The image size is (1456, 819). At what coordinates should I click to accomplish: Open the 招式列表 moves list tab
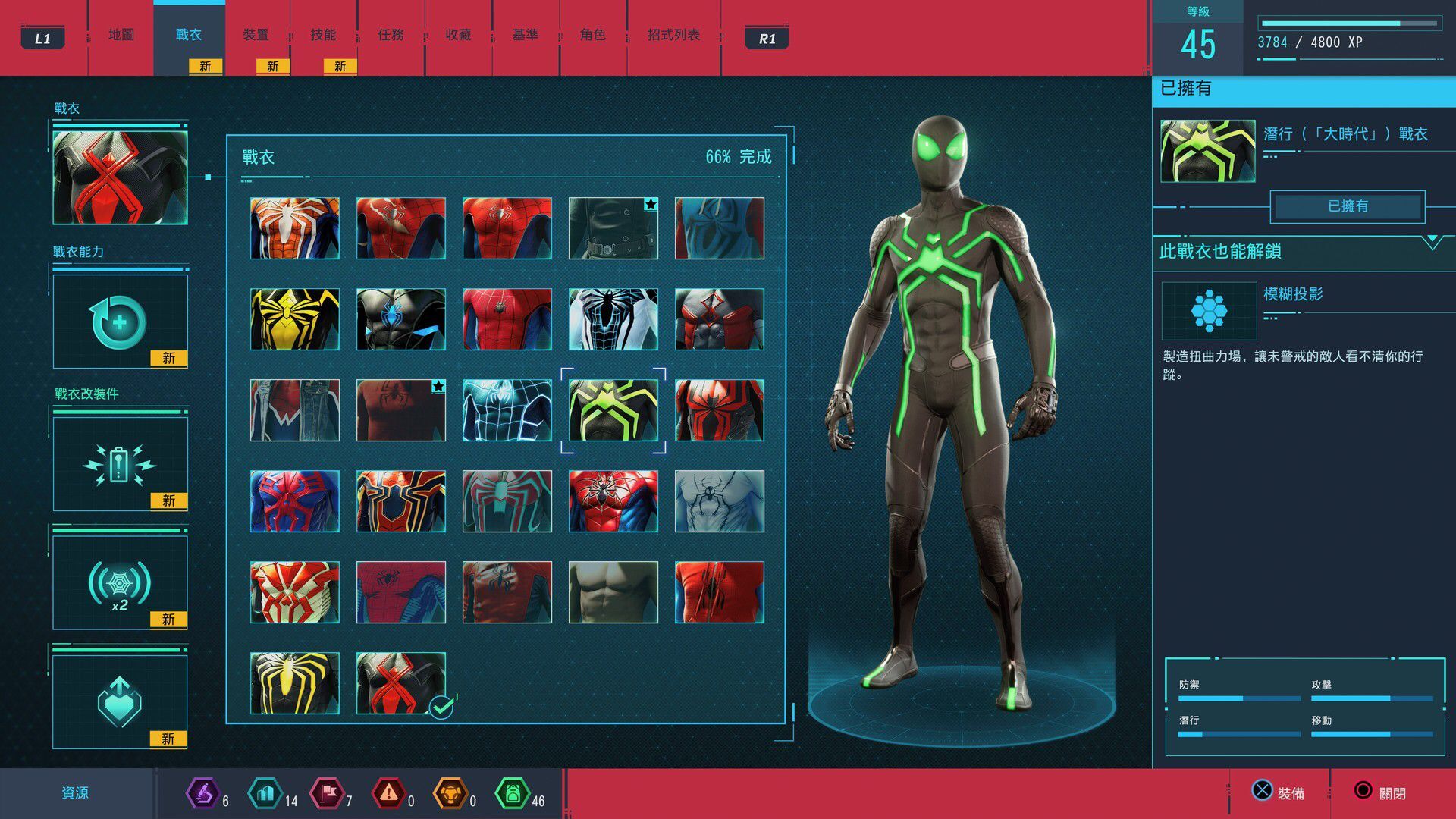click(673, 35)
